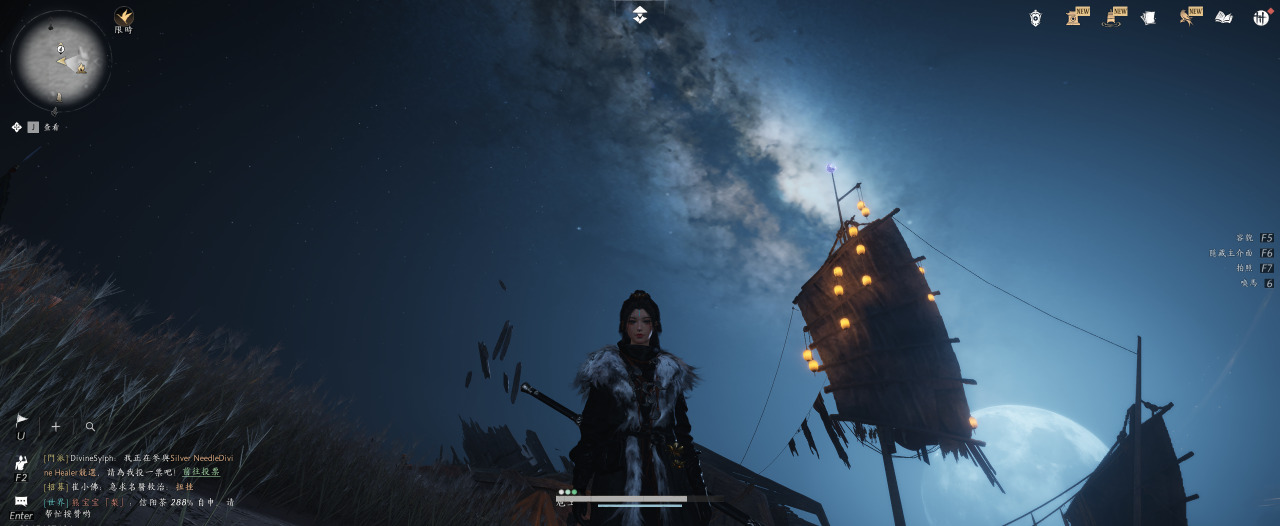Open the ink brush icon marked NEW

(x=1111, y=18)
